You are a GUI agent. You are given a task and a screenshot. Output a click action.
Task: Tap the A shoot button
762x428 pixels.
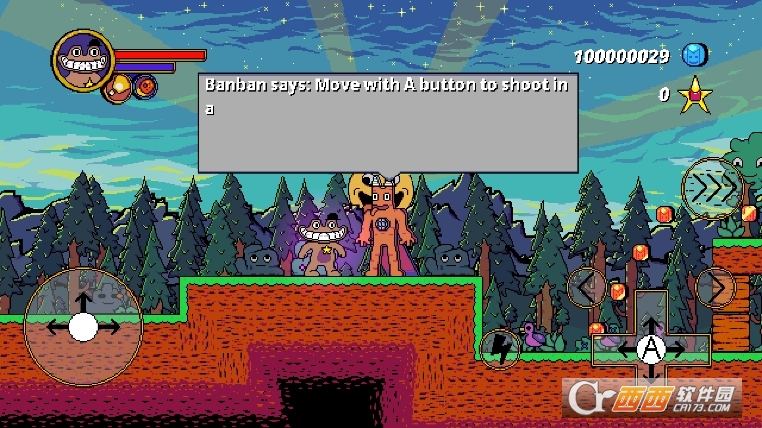point(652,348)
